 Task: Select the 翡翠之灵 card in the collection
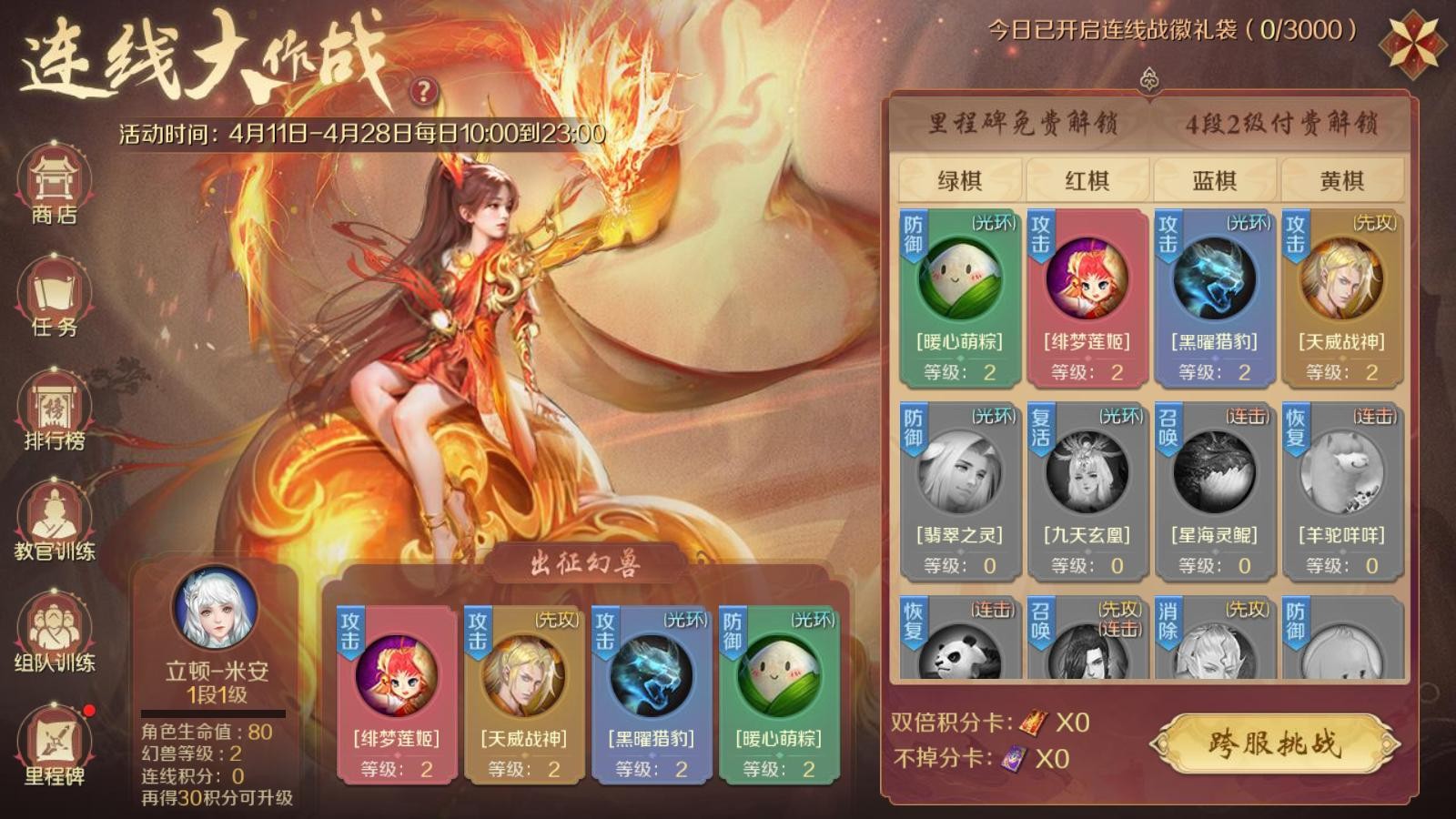(959, 490)
